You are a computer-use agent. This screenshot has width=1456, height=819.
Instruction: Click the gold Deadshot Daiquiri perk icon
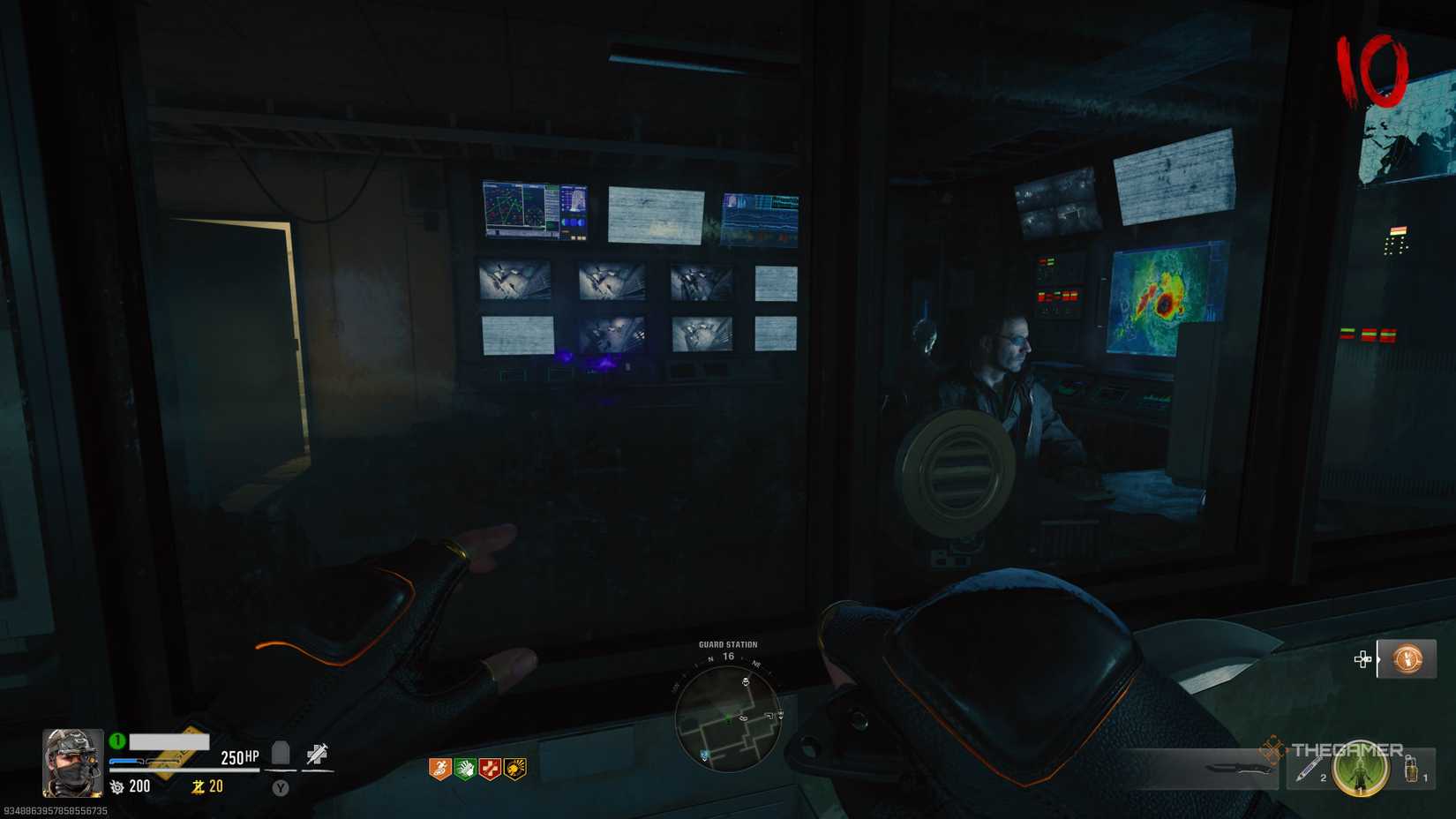tap(514, 770)
